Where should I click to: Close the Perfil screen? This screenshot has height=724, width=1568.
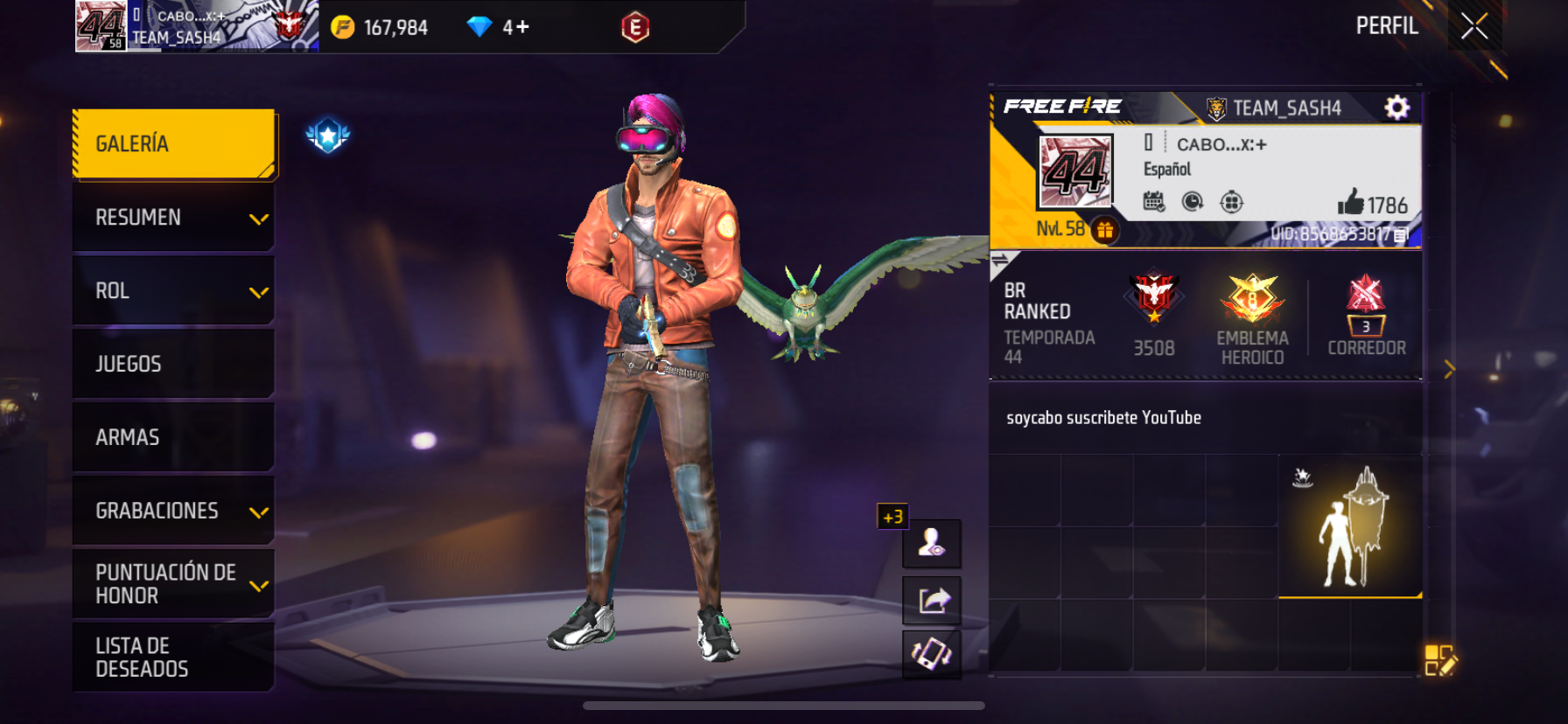[x=1474, y=27]
